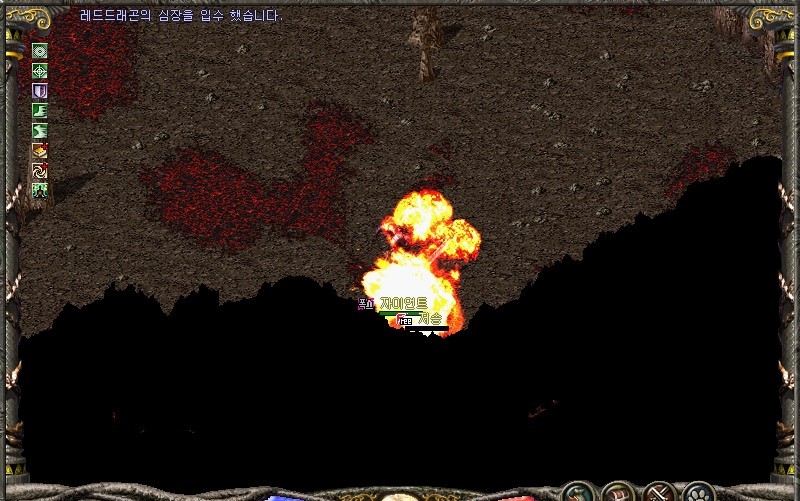Select the swirl with red star icon
800x501 pixels.
40,170
